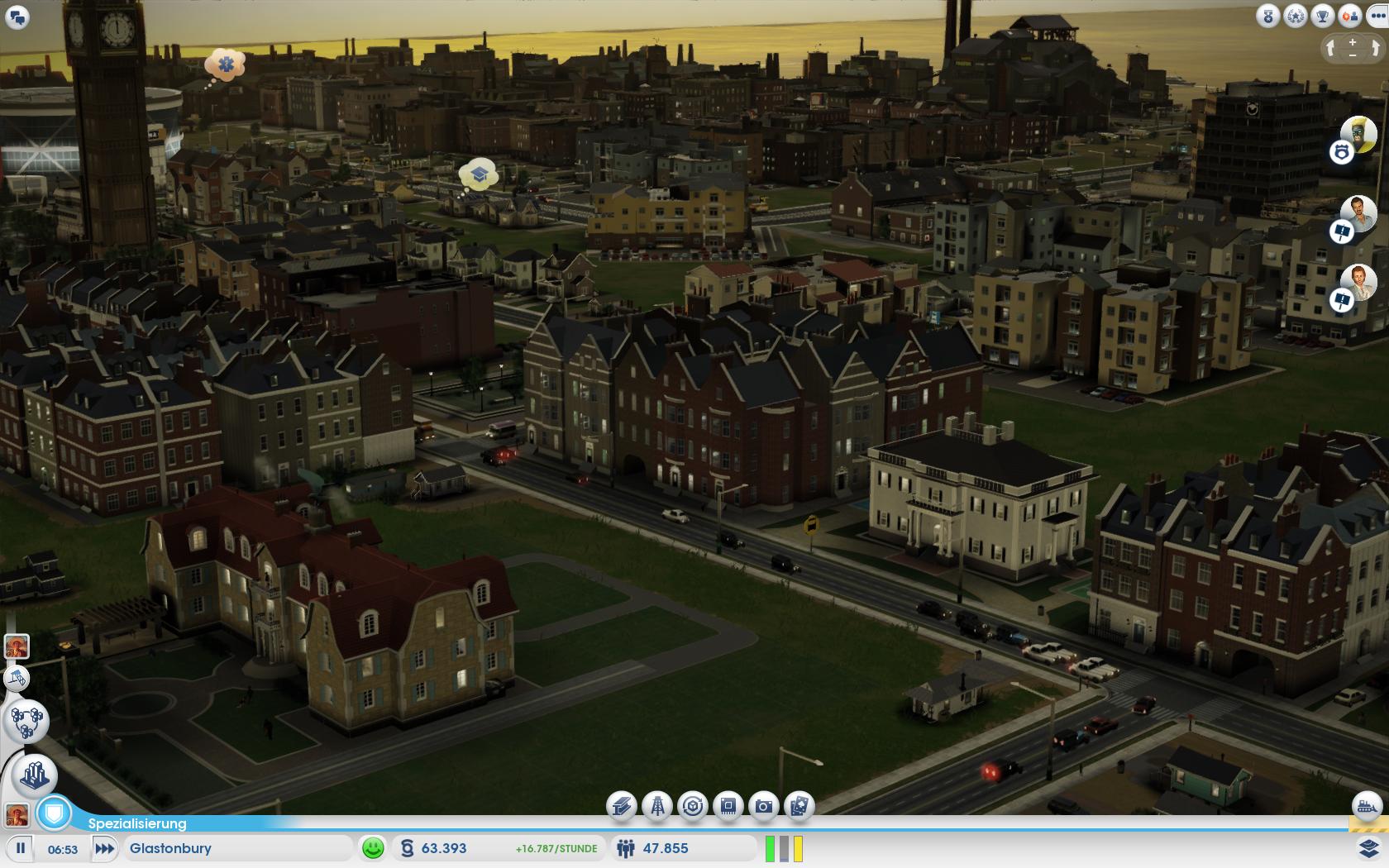Image resolution: width=1389 pixels, height=868 pixels.
Task: Choose the camera tourism specialization
Action: tap(764, 806)
